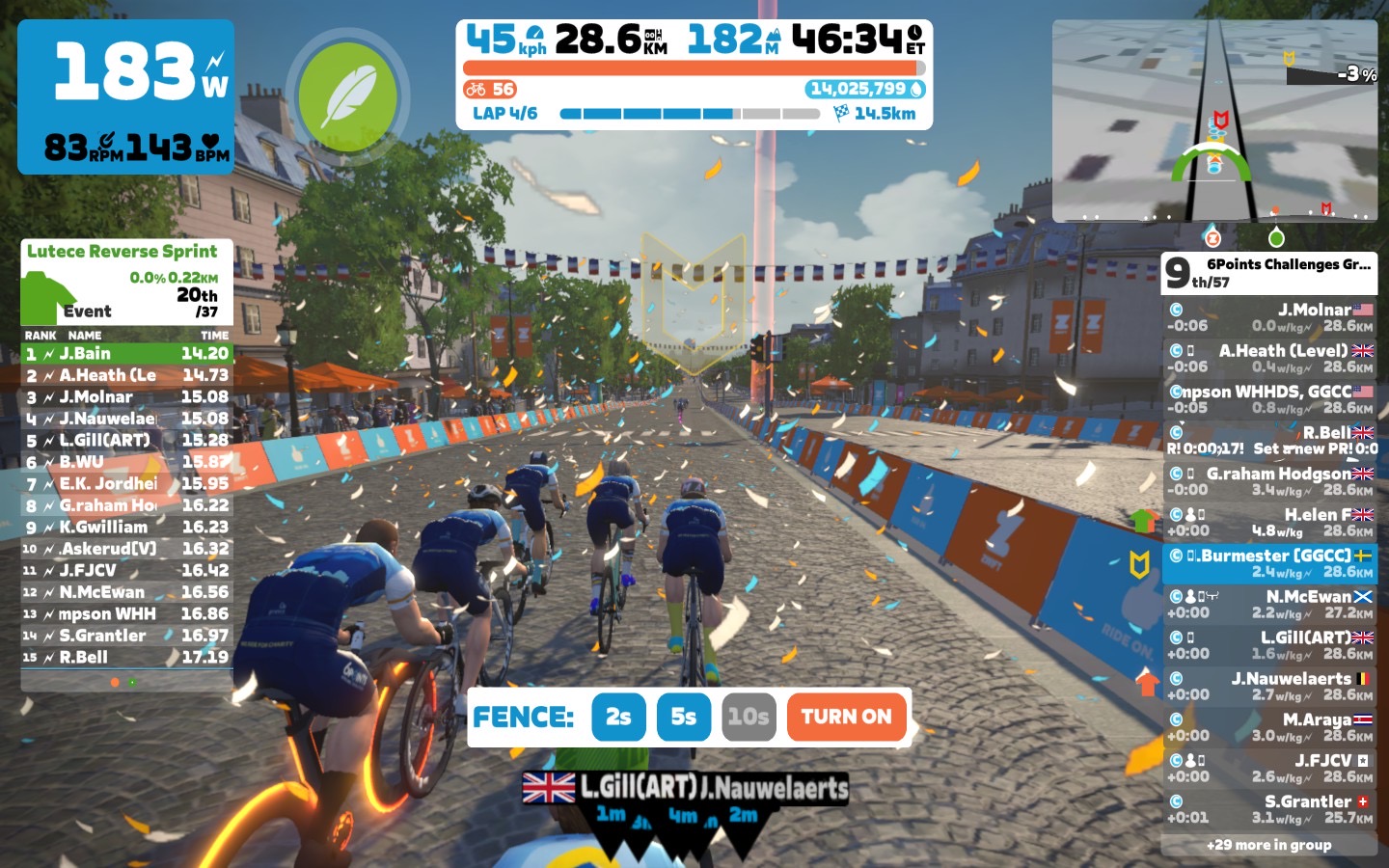1389x868 pixels.
Task: Activate the feather PowerUp
Action: (x=347, y=96)
